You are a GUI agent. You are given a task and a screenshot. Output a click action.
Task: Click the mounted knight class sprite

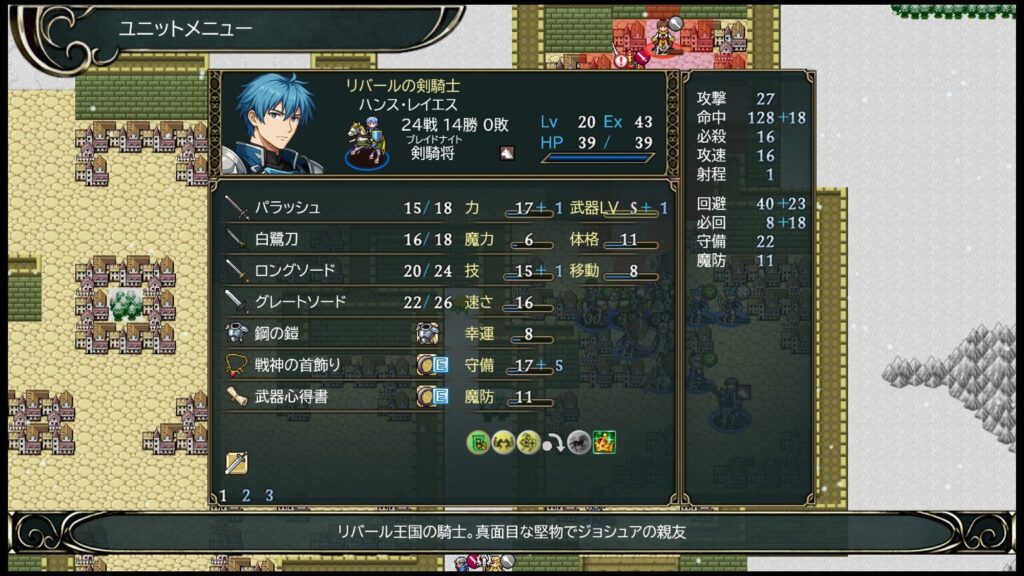364,142
